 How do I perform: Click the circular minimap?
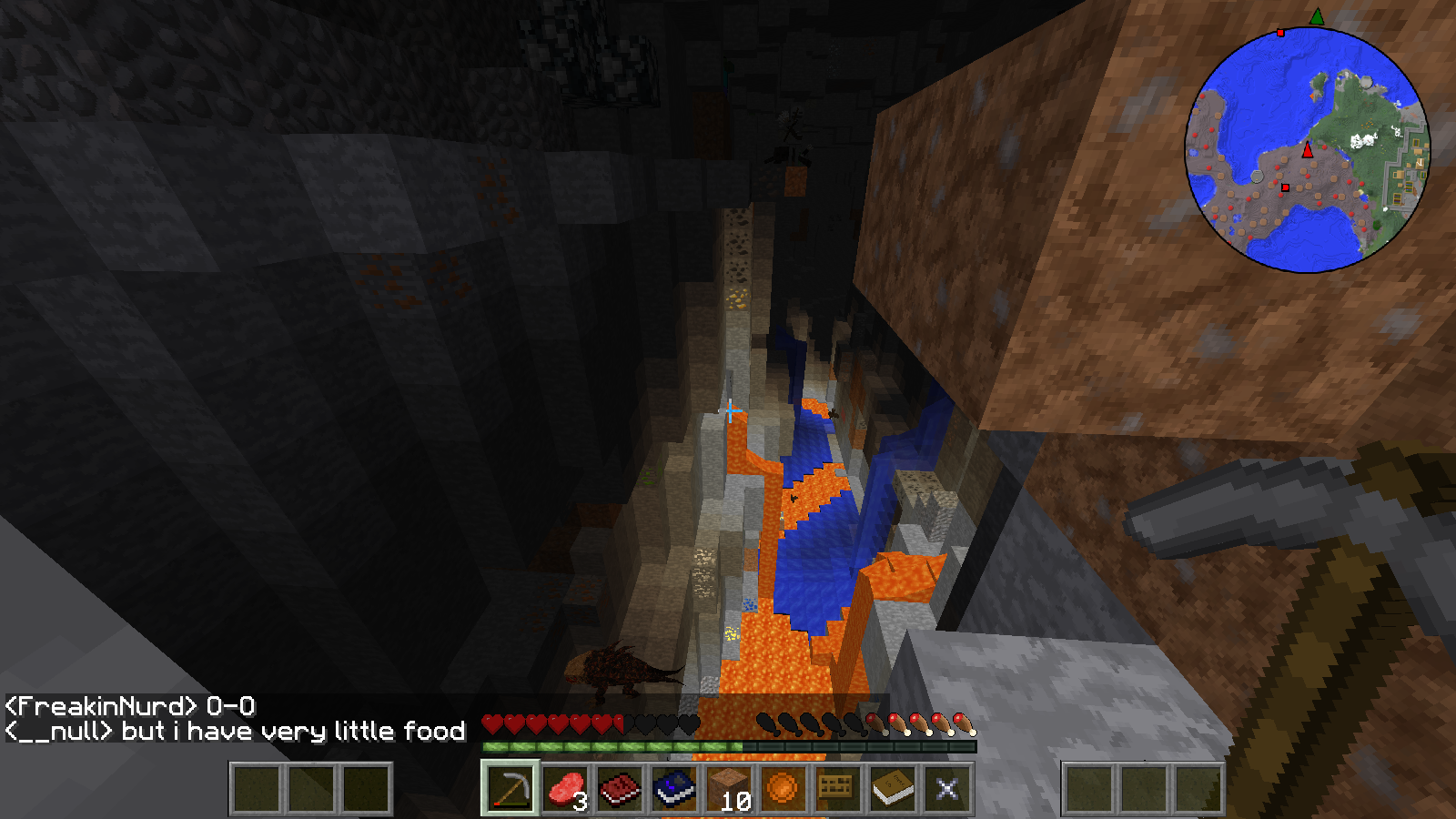1307,150
